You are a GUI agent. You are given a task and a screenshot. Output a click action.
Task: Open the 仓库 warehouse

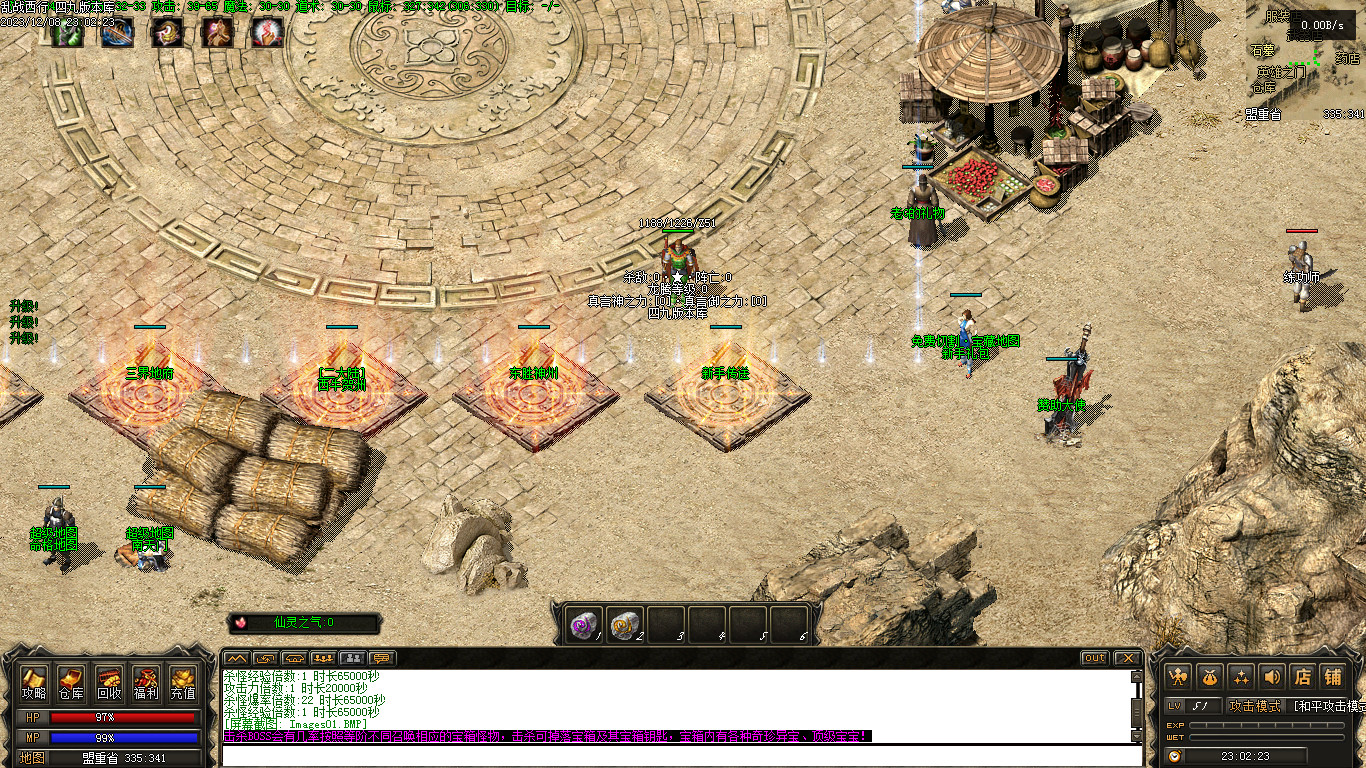pyautogui.click(x=71, y=681)
